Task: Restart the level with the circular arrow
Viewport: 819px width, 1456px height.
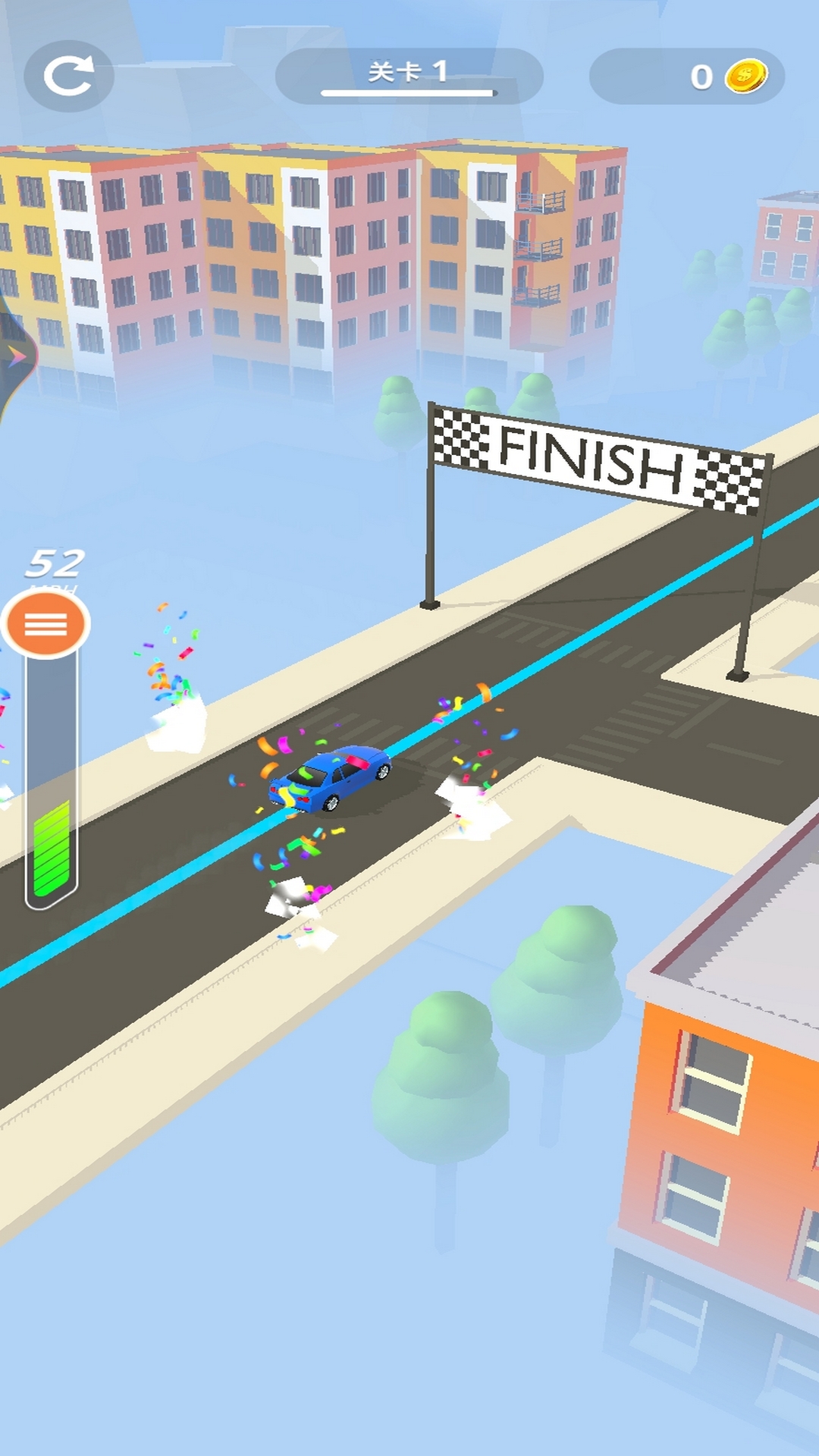Action: click(68, 76)
